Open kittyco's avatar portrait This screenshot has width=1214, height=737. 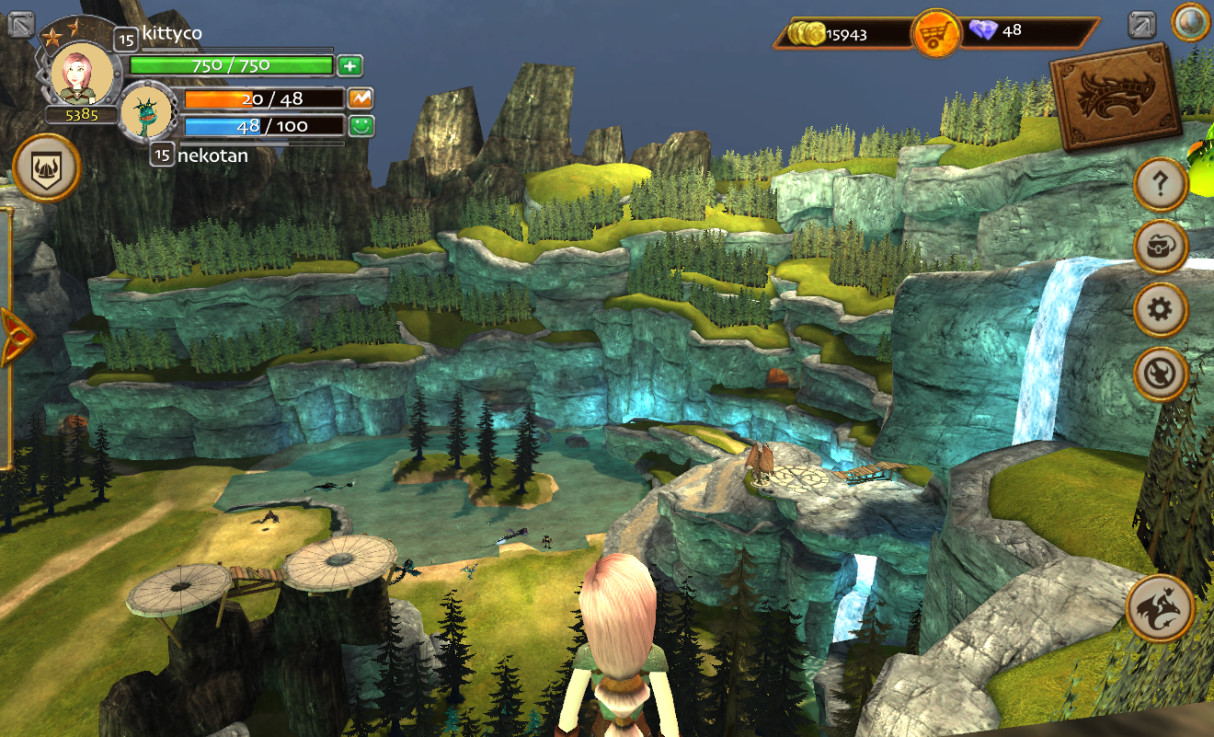[x=80, y=72]
